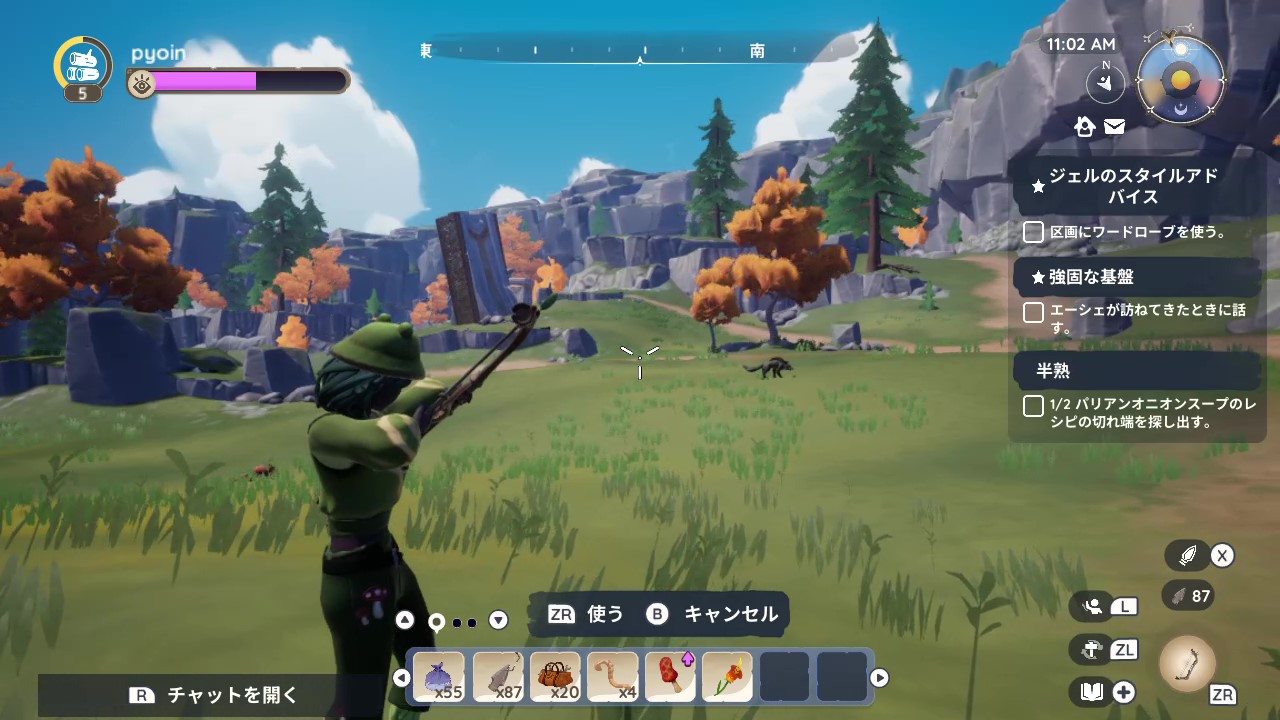Tick the wardrobe objective checkbox
The width and height of the screenshot is (1280, 720).
coord(1034,232)
